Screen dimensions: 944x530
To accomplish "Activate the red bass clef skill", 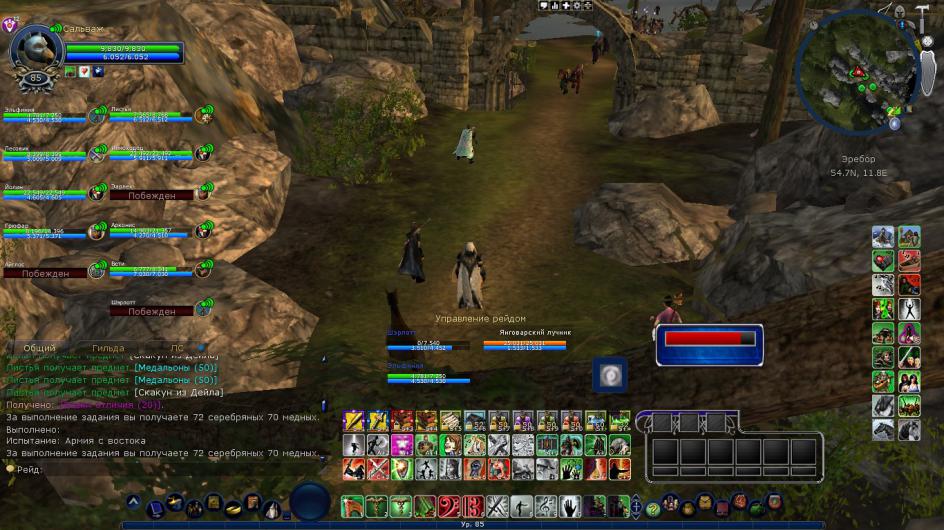I will [x=450, y=506].
